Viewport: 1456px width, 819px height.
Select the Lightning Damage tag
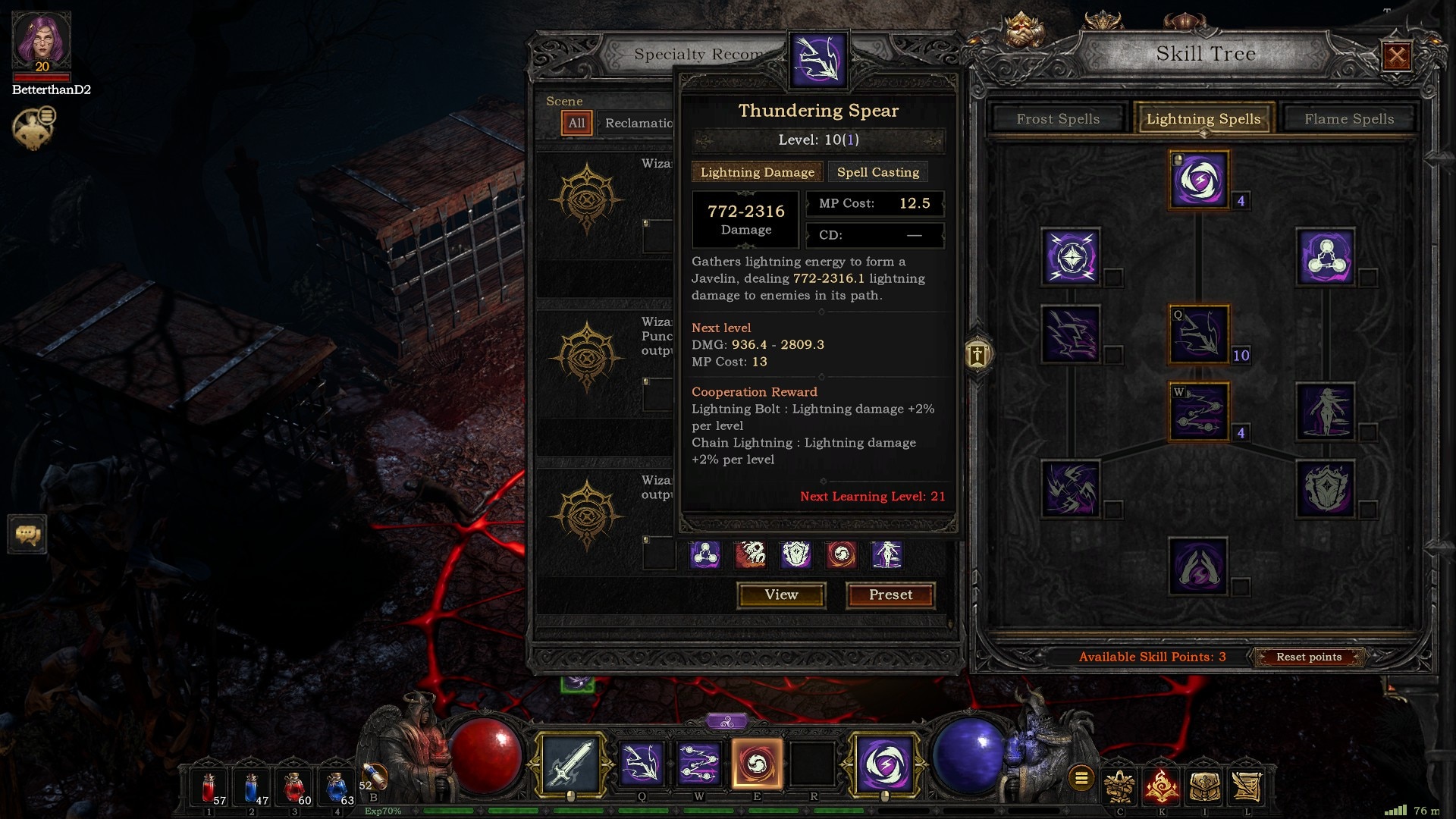757,172
